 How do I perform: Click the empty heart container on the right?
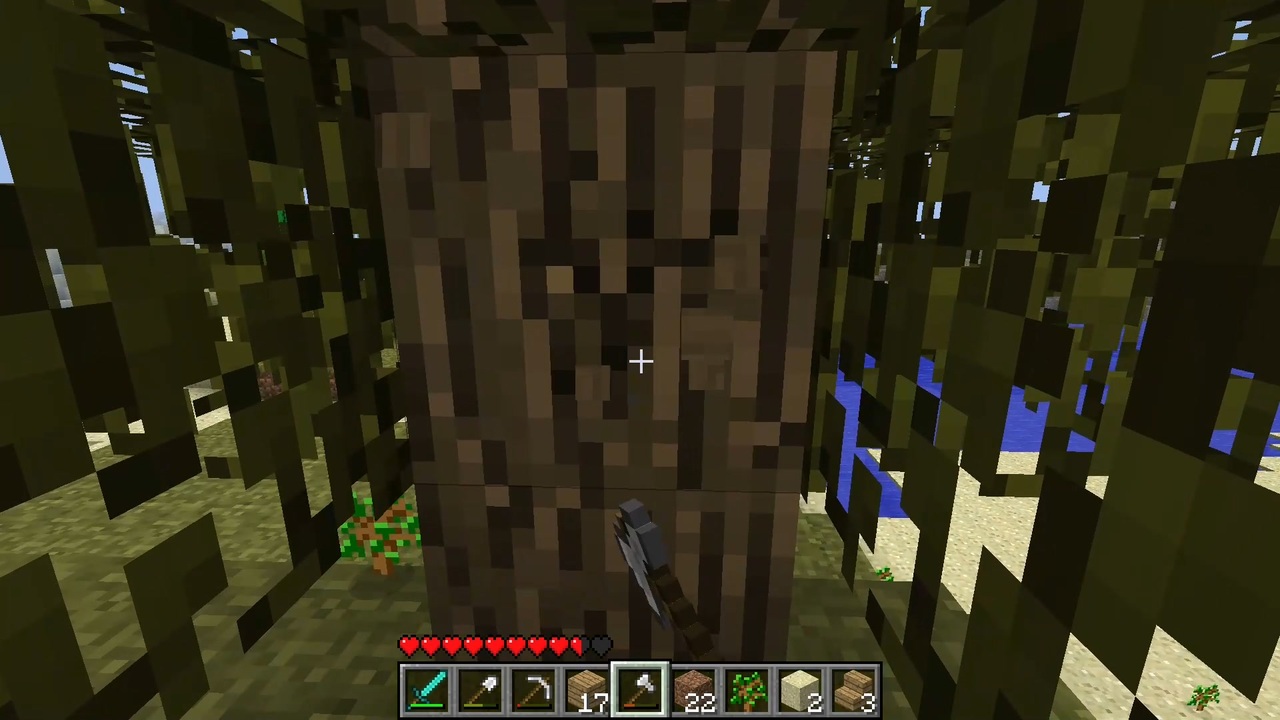[600, 646]
